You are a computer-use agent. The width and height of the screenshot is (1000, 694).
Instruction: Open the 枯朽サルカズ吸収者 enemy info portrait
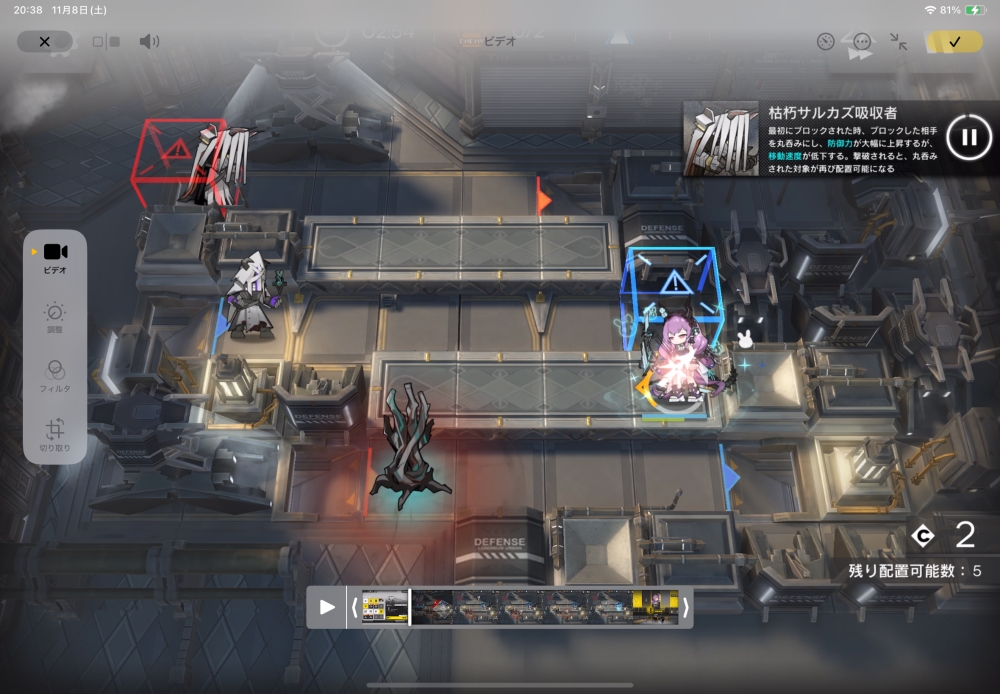(x=721, y=138)
